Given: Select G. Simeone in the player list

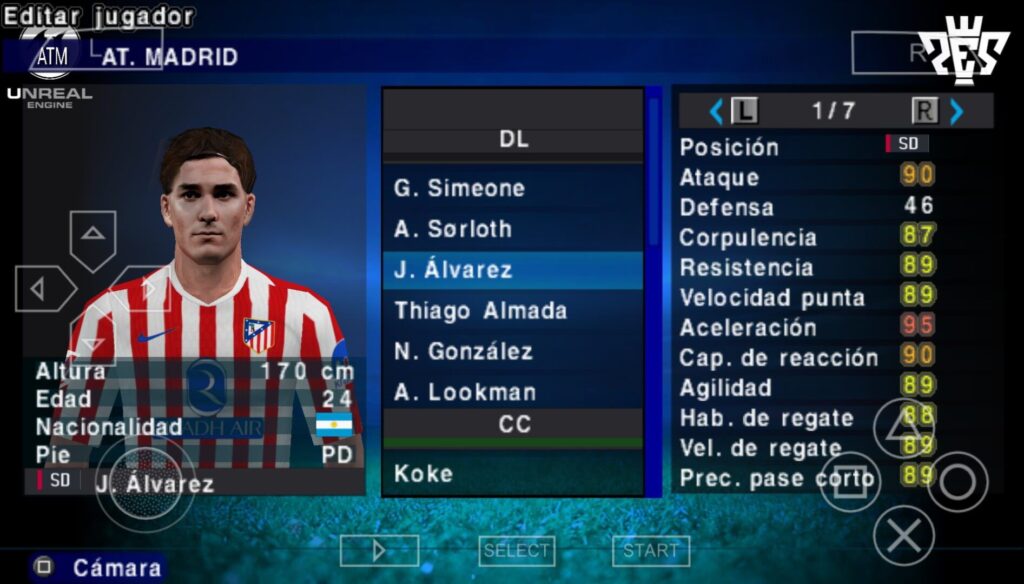Looking at the screenshot, I should 512,188.
